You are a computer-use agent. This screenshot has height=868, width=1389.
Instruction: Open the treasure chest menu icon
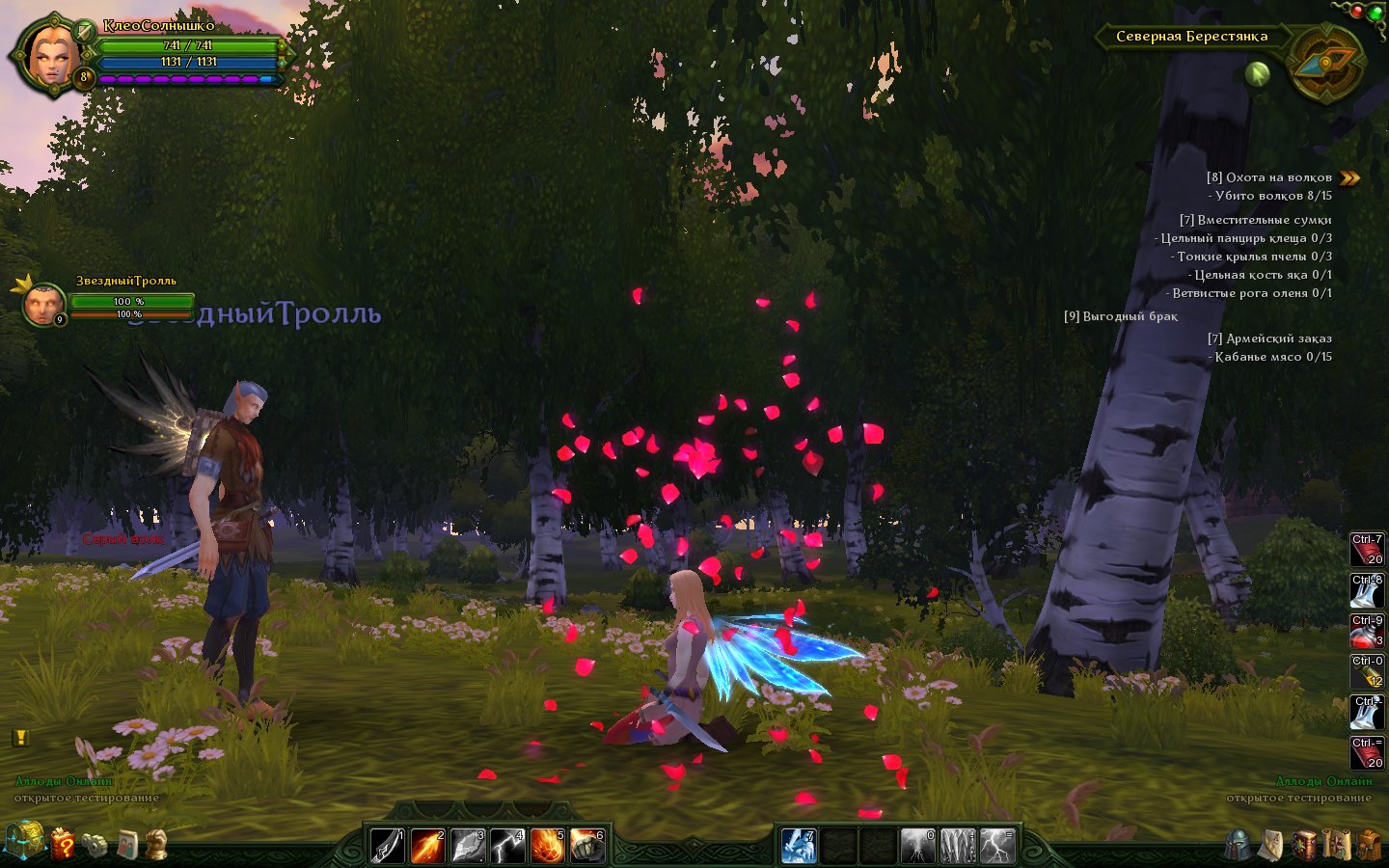pos(23,841)
